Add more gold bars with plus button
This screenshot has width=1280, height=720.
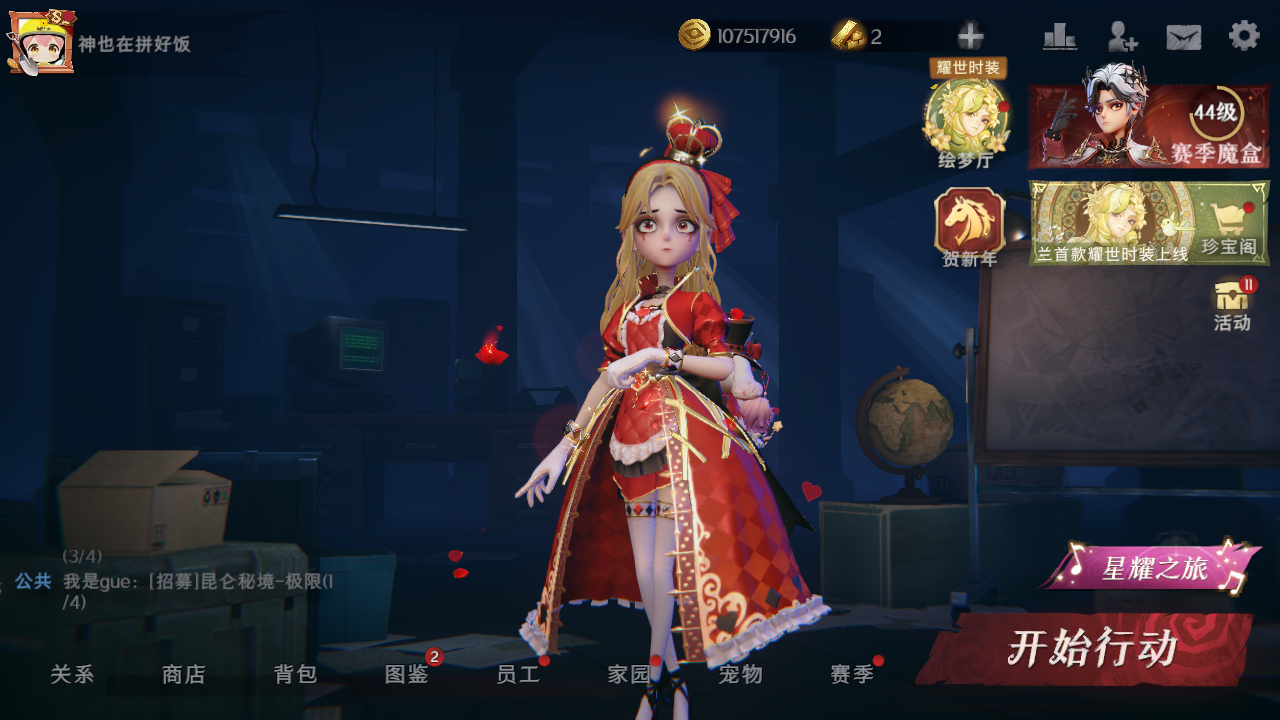click(x=970, y=37)
